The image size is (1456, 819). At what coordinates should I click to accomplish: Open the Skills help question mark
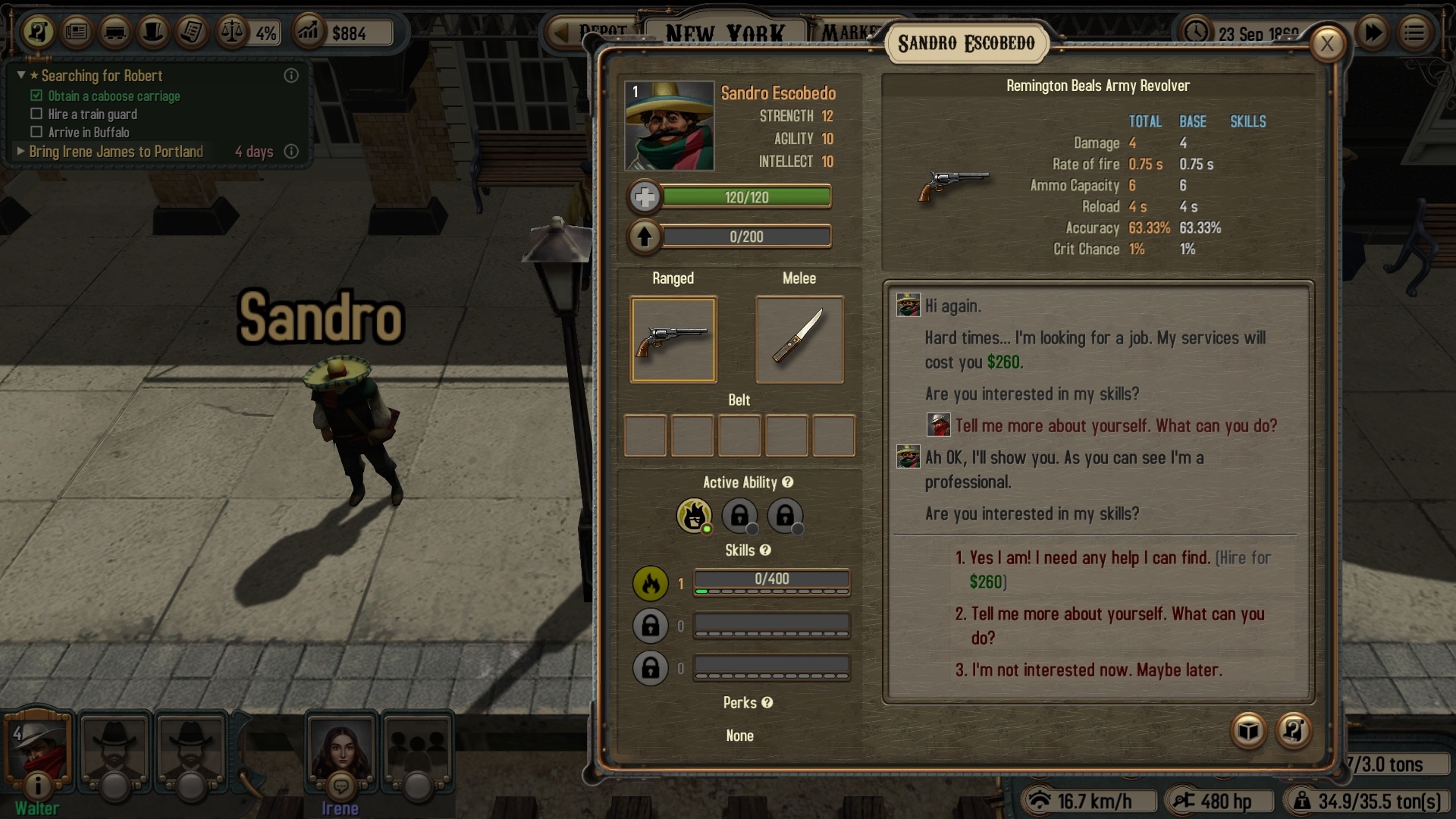click(x=766, y=551)
